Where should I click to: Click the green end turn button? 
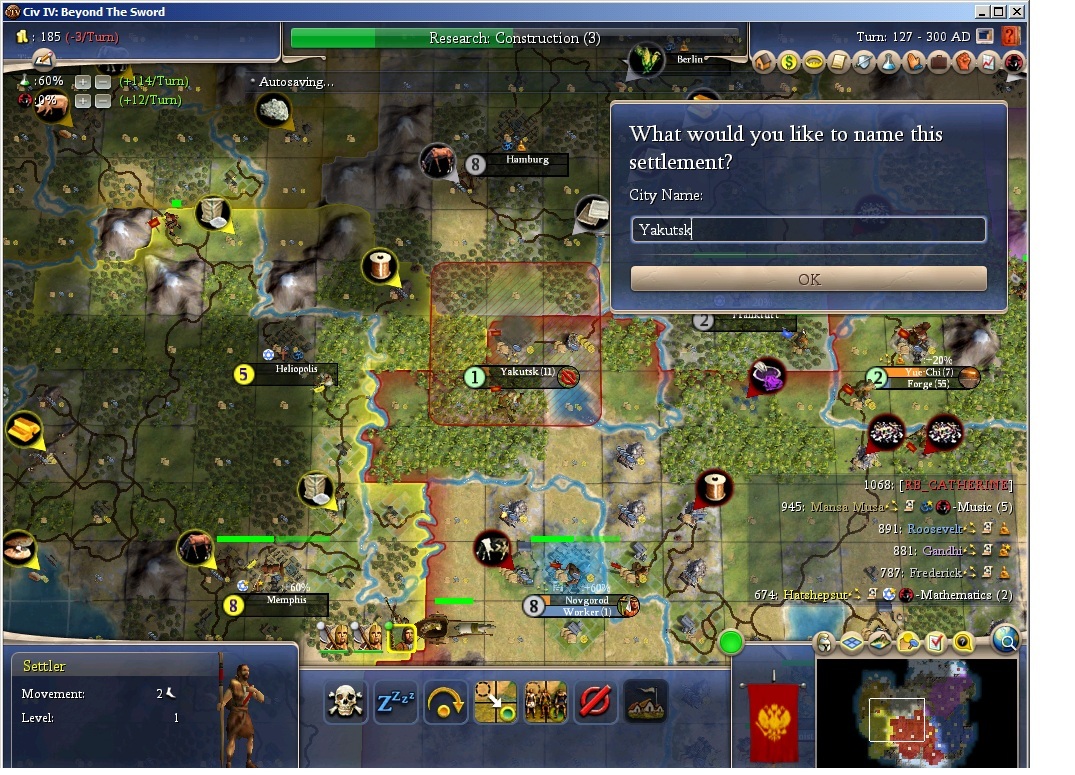[731, 642]
